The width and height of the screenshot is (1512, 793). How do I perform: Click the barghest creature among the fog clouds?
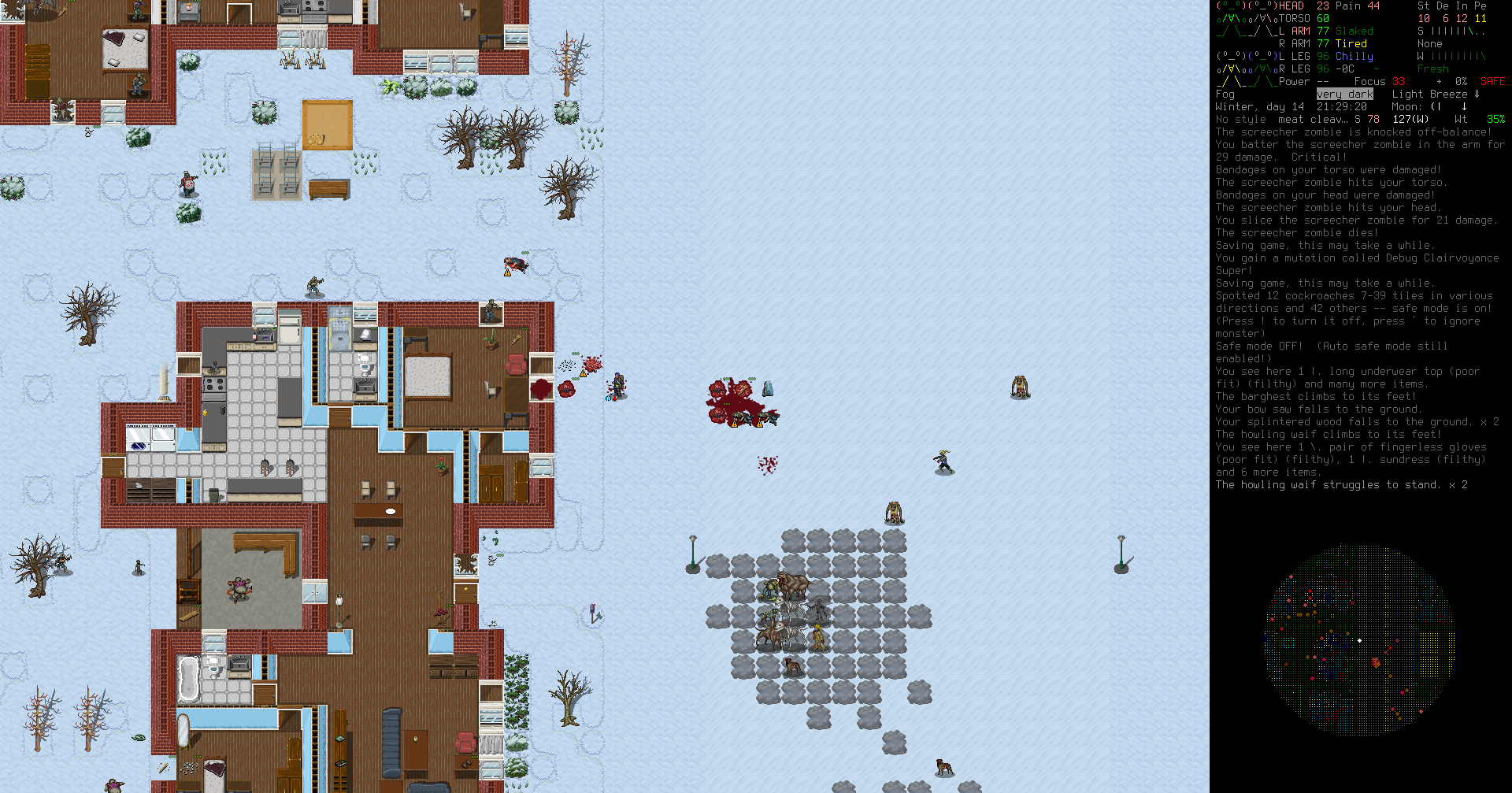(793, 585)
